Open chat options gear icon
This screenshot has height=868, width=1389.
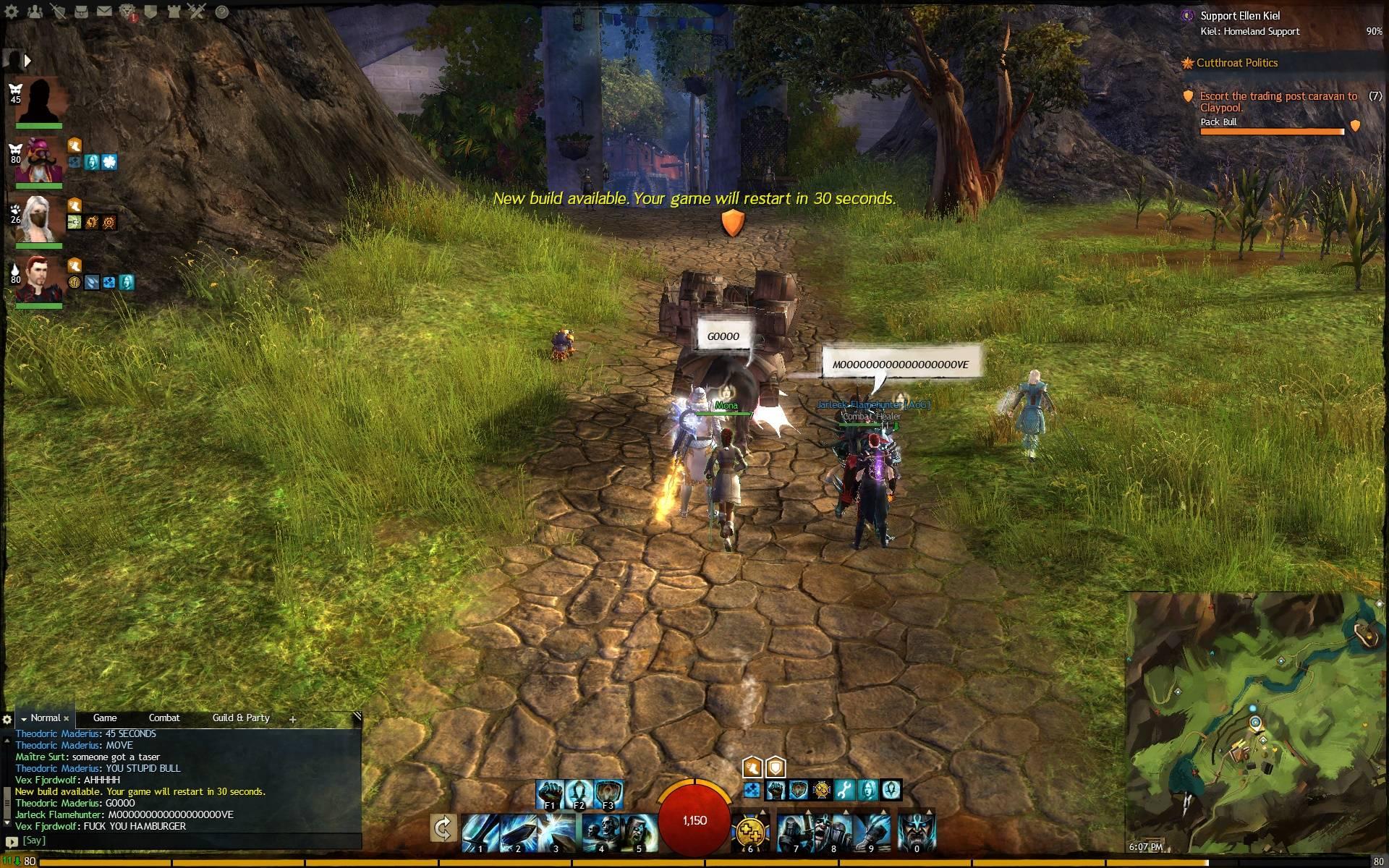[7, 719]
